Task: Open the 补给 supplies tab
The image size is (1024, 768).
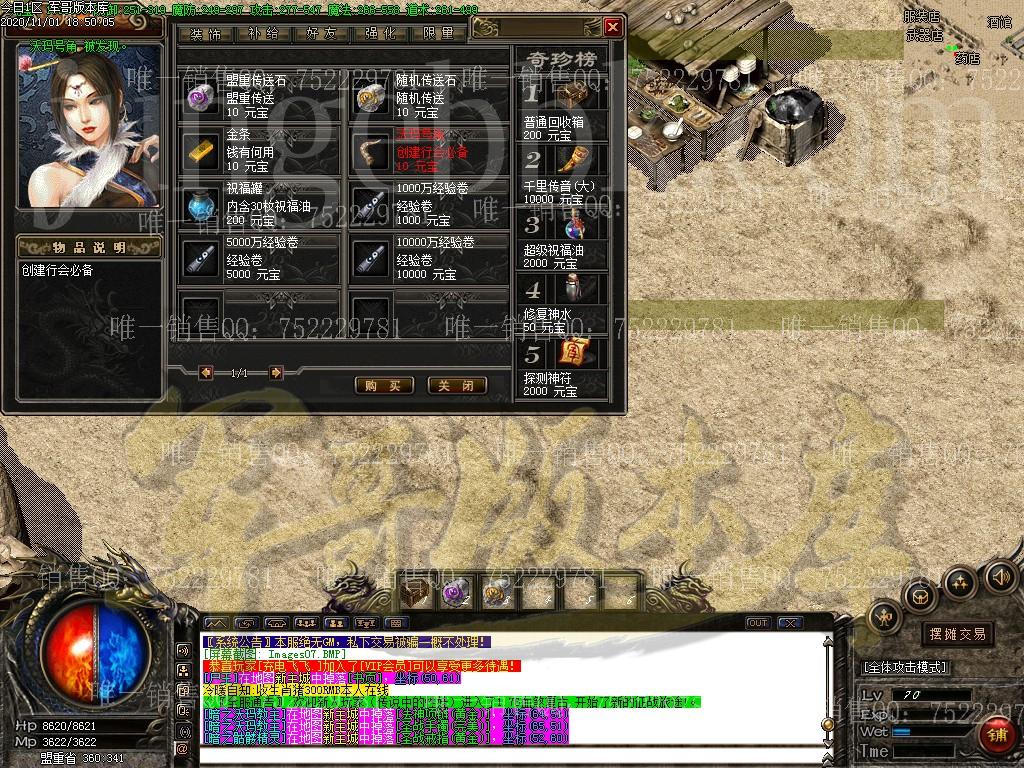Action: tap(263, 33)
